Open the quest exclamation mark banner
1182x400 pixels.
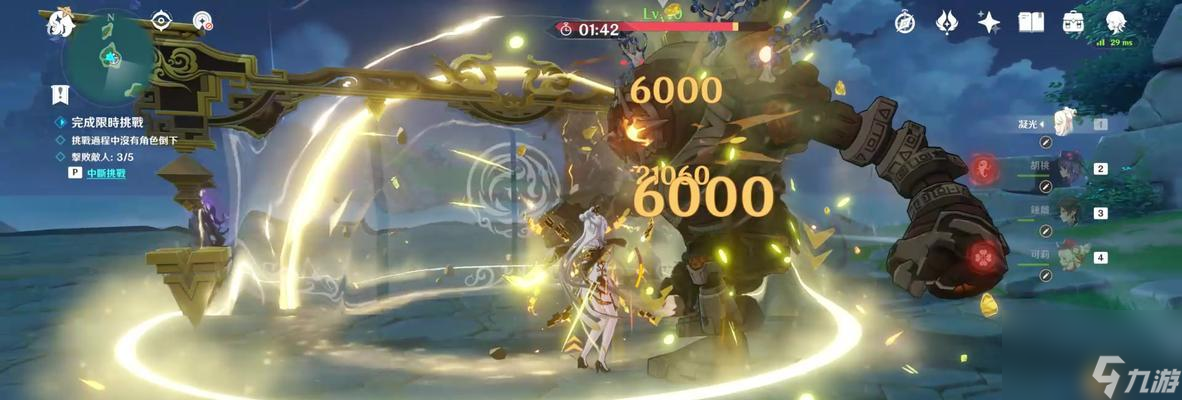(61, 95)
